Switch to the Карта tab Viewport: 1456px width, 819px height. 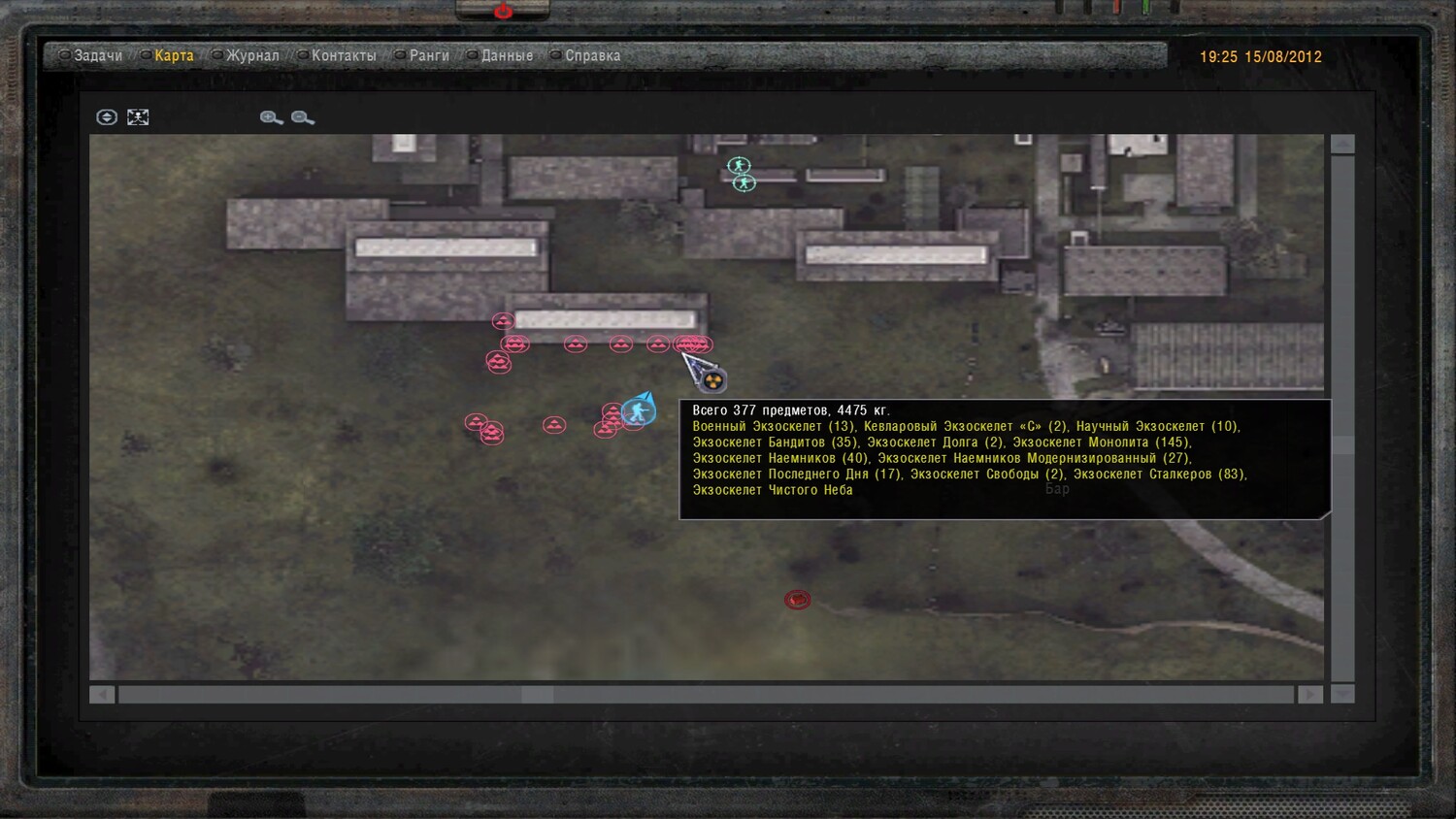pos(174,56)
